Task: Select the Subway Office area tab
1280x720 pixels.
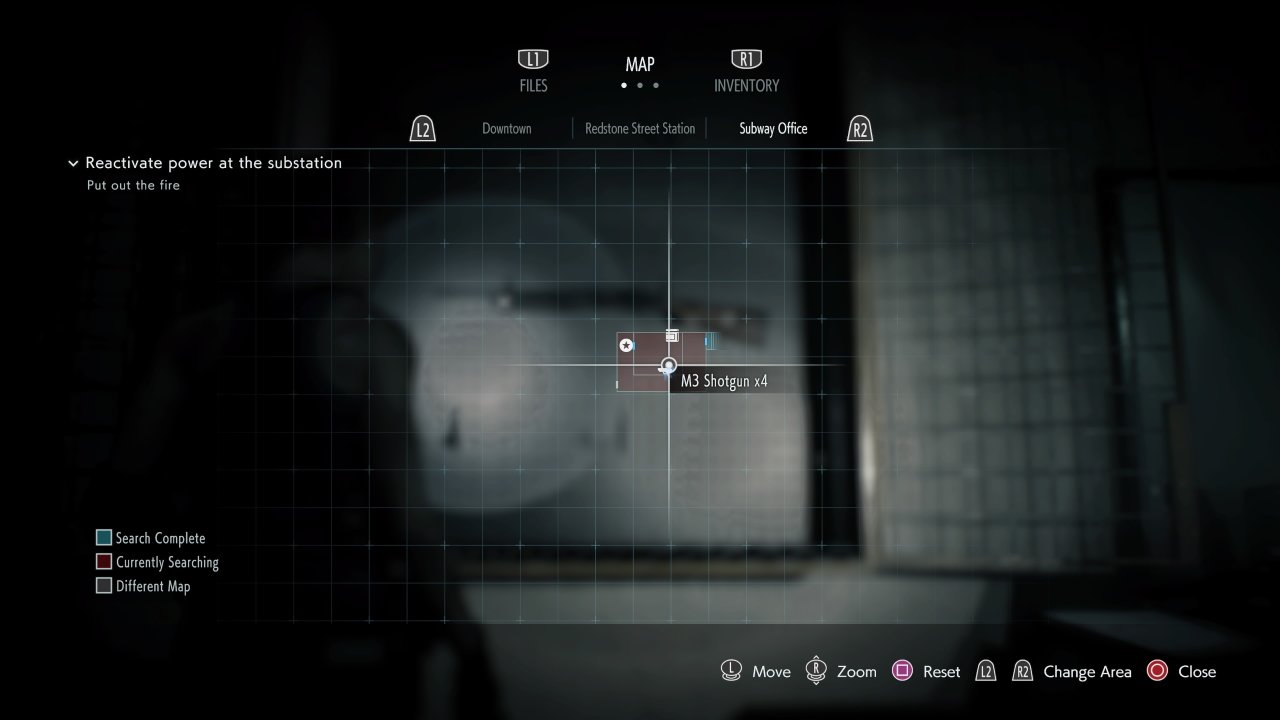Action: tap(773, 129)
